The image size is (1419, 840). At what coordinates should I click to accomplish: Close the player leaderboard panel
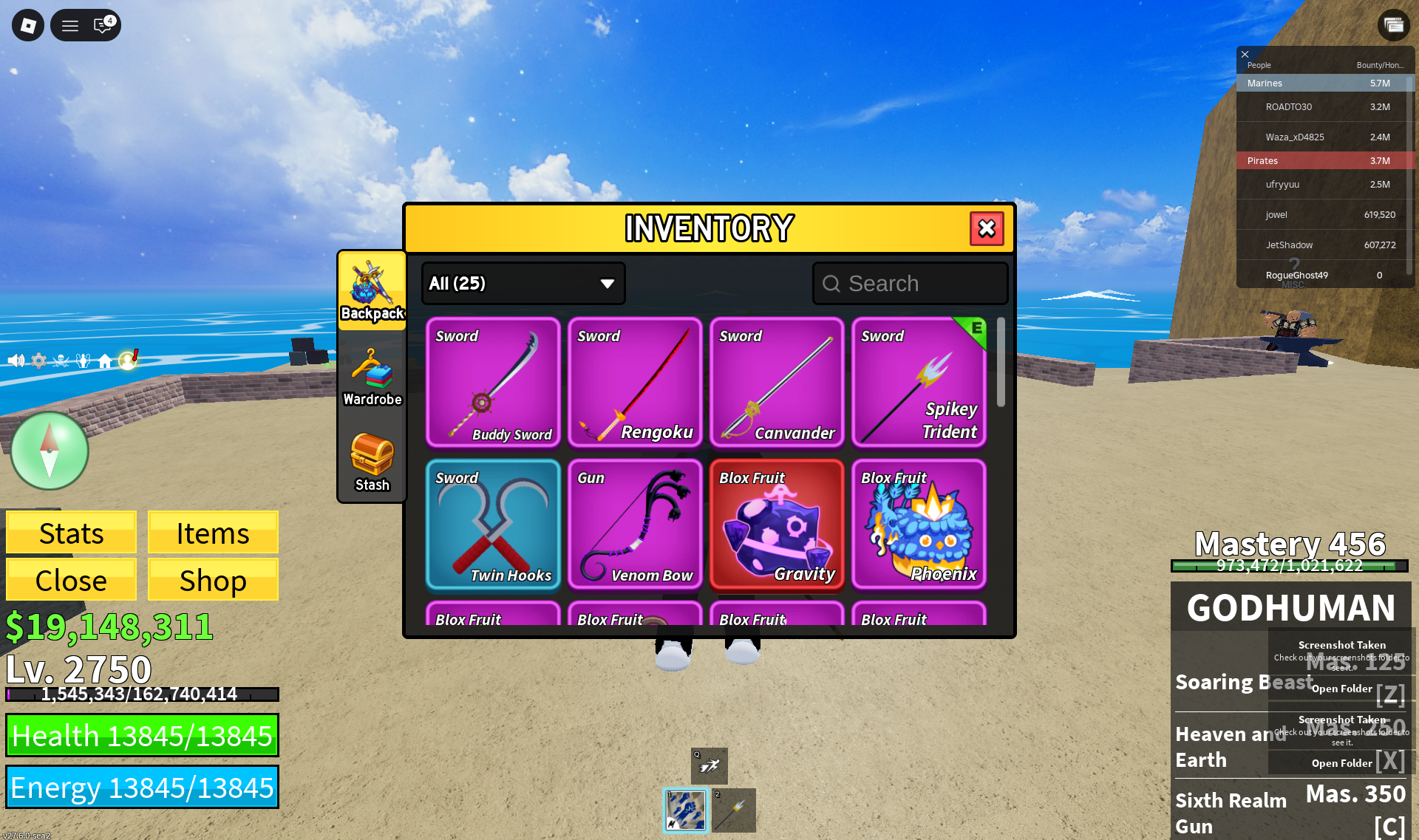pos(1245,54)
